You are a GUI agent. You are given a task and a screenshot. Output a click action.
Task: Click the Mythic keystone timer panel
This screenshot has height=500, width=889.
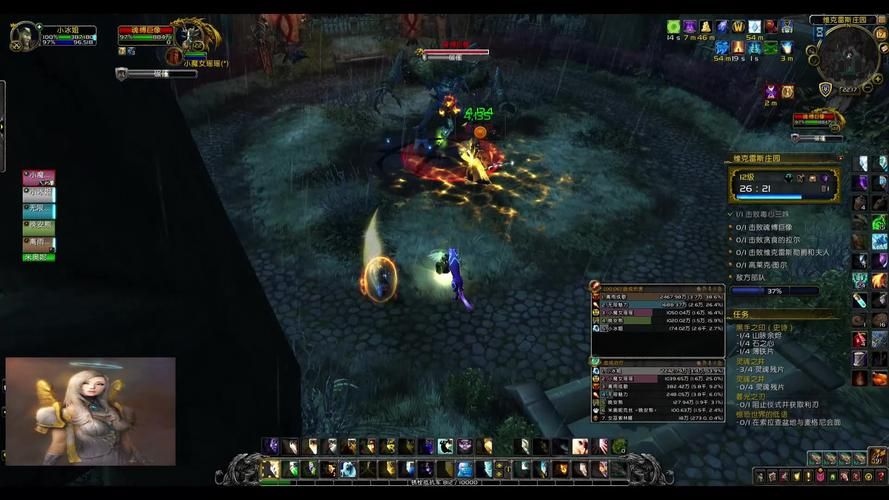point(784,185)
